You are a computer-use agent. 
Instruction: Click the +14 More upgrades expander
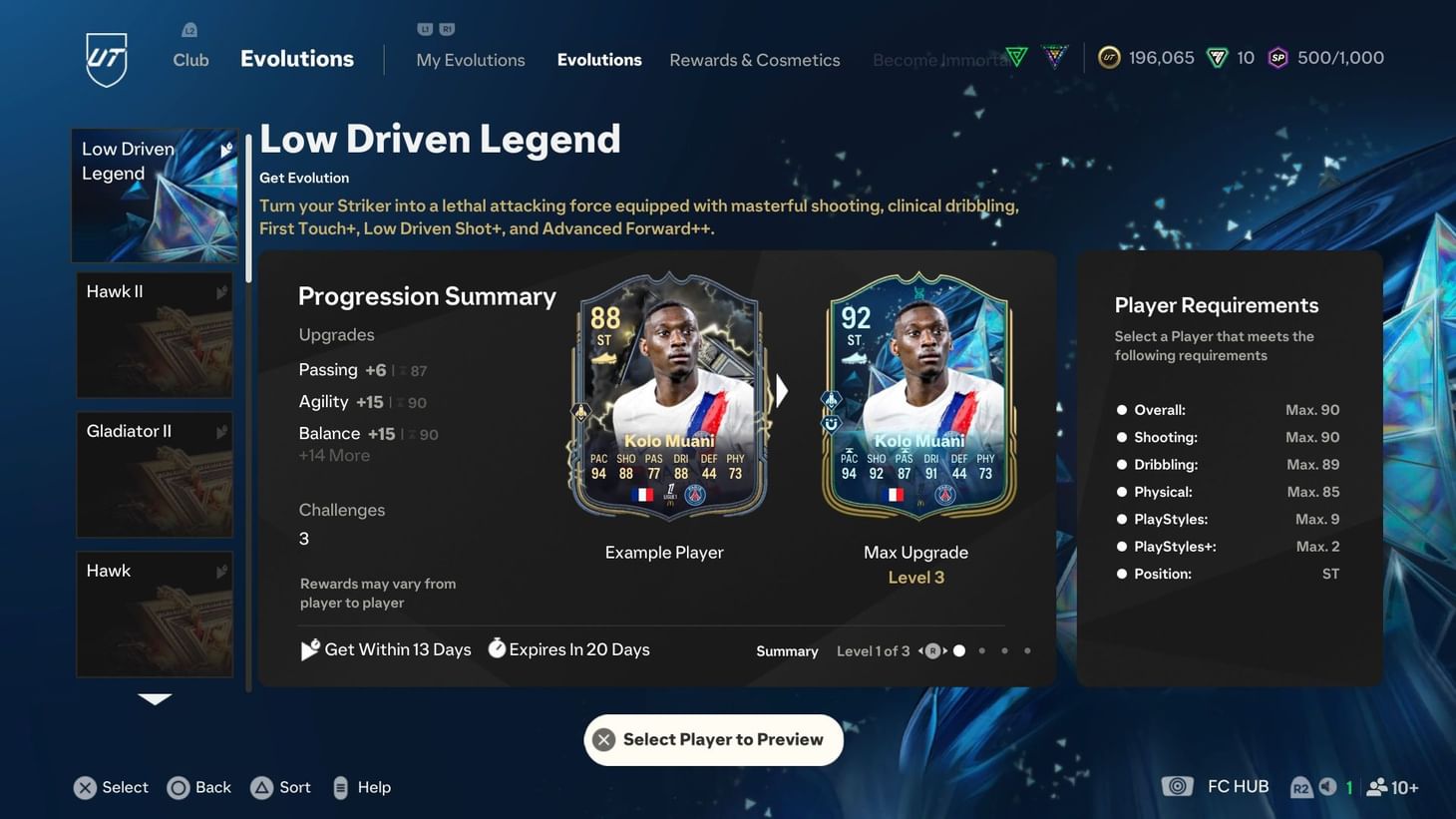[333, 455]
